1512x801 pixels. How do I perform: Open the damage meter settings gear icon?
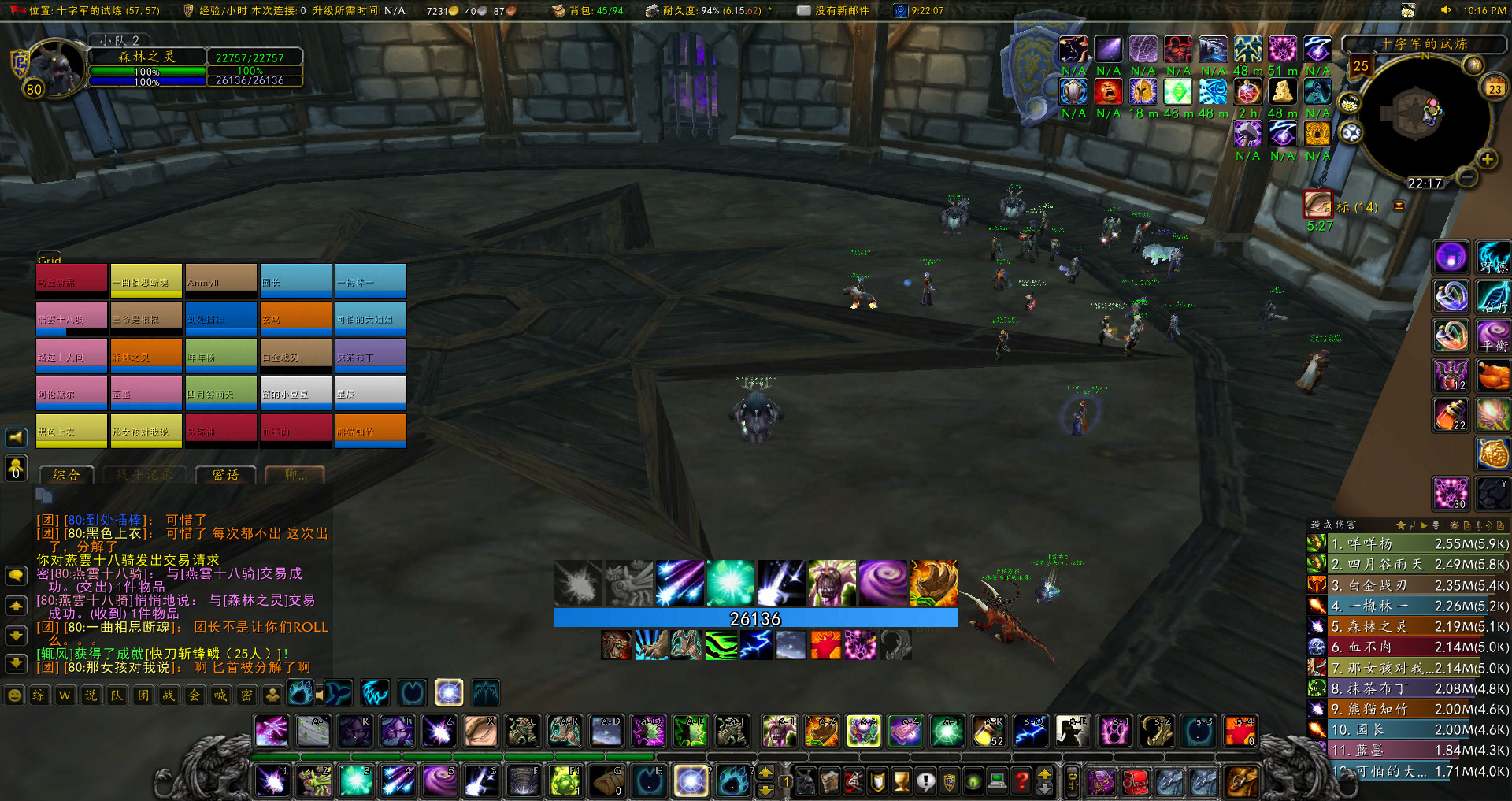pos(1455,526)
